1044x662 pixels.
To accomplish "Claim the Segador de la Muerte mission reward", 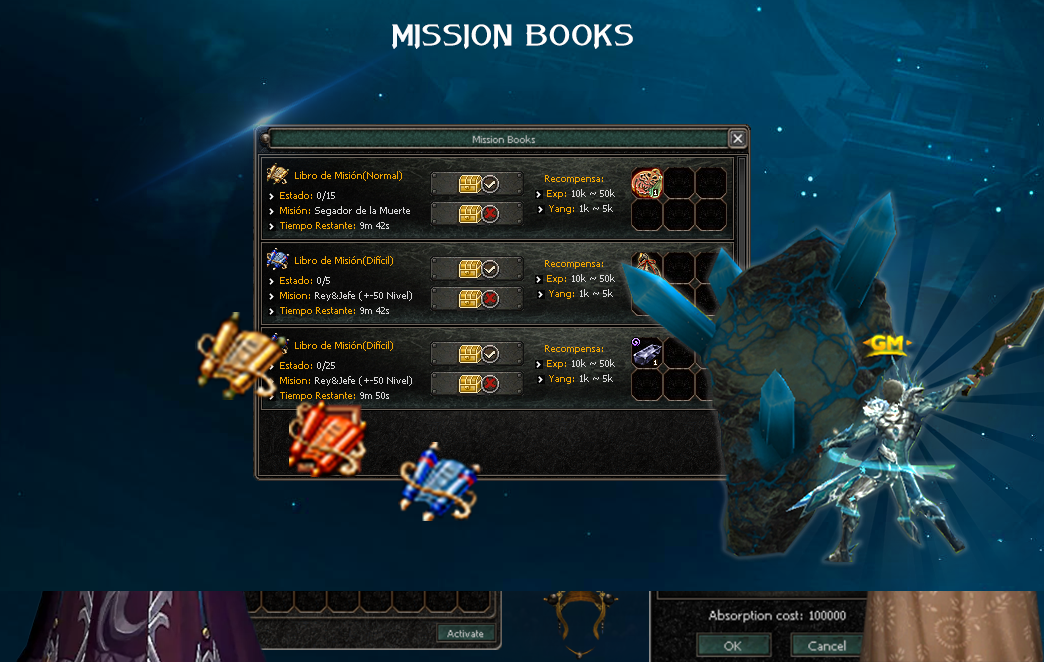I will click(477, 184).
